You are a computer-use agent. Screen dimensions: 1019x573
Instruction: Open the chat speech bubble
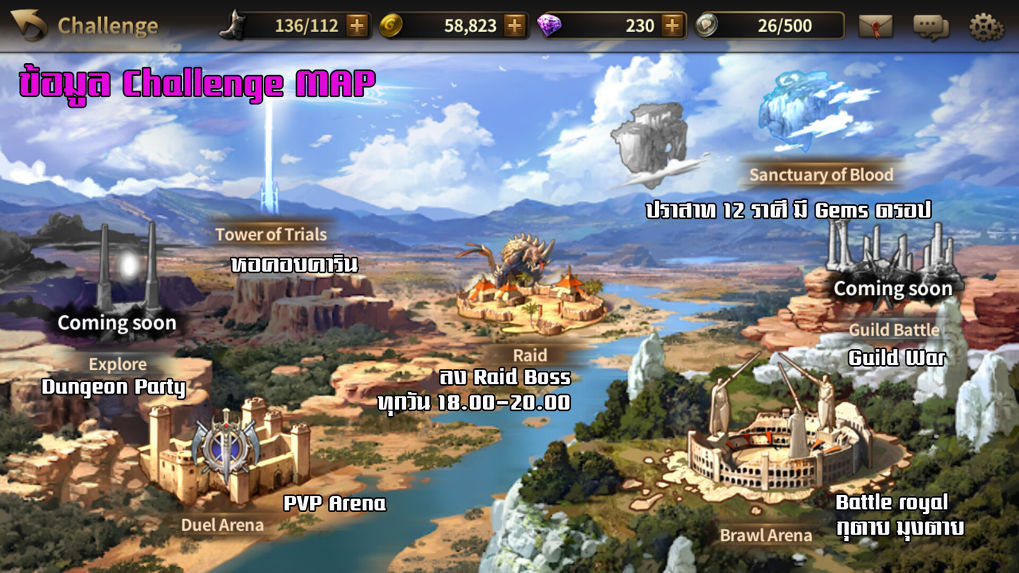pos(930,26)
